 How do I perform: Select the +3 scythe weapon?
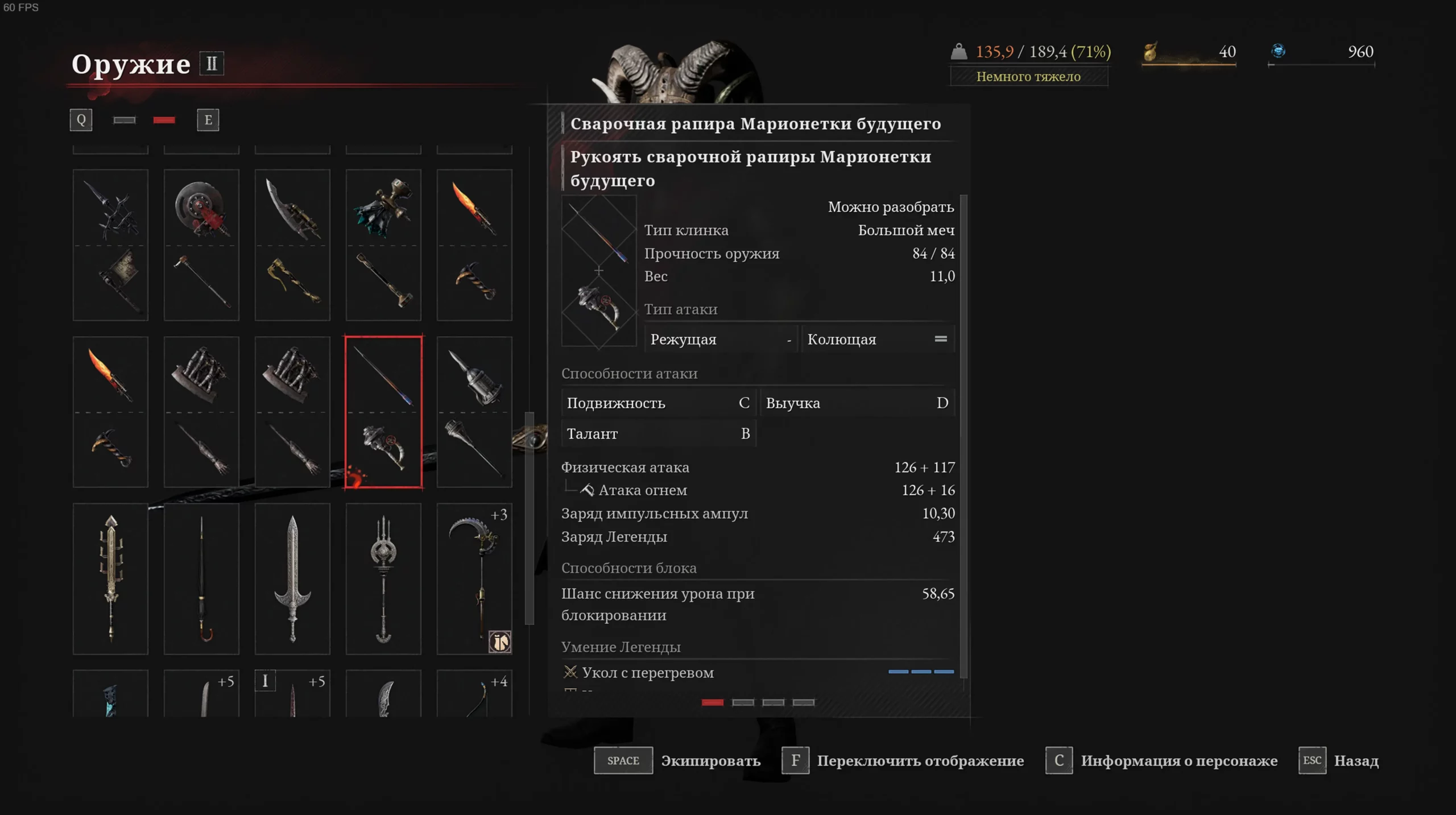tap(474, 578)
